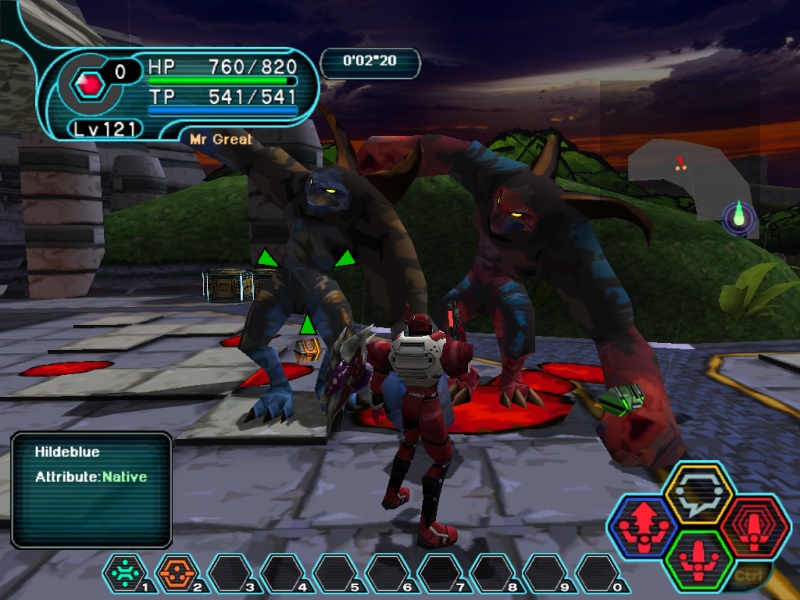Use the orange icon in hotbar slot 2
This screenshot has width=800, height=600.
point(176,573)
